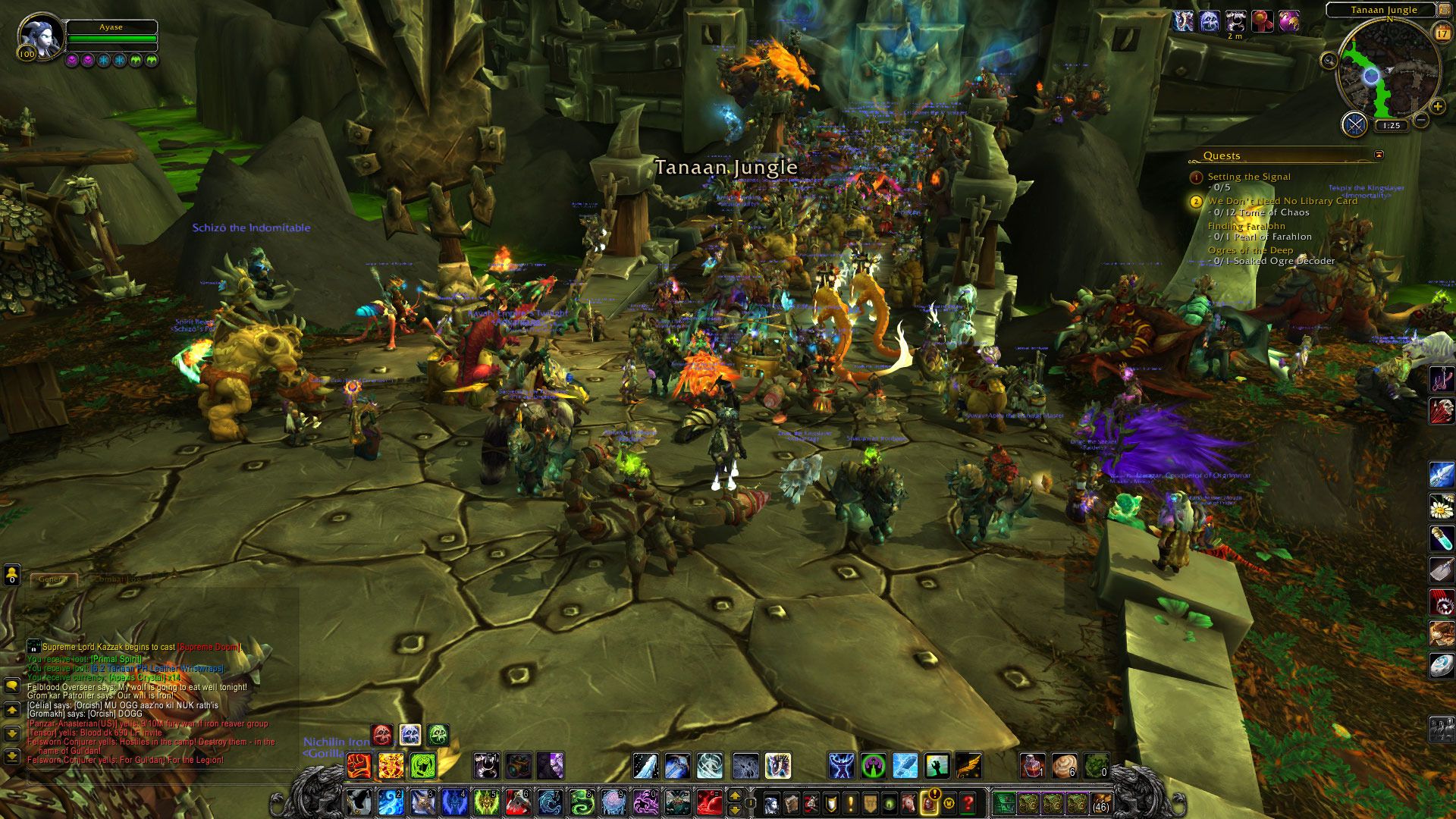The width and height of the screenshot is (1456, 819).
Task: Select the General chat tab
Action: (53, 579)
